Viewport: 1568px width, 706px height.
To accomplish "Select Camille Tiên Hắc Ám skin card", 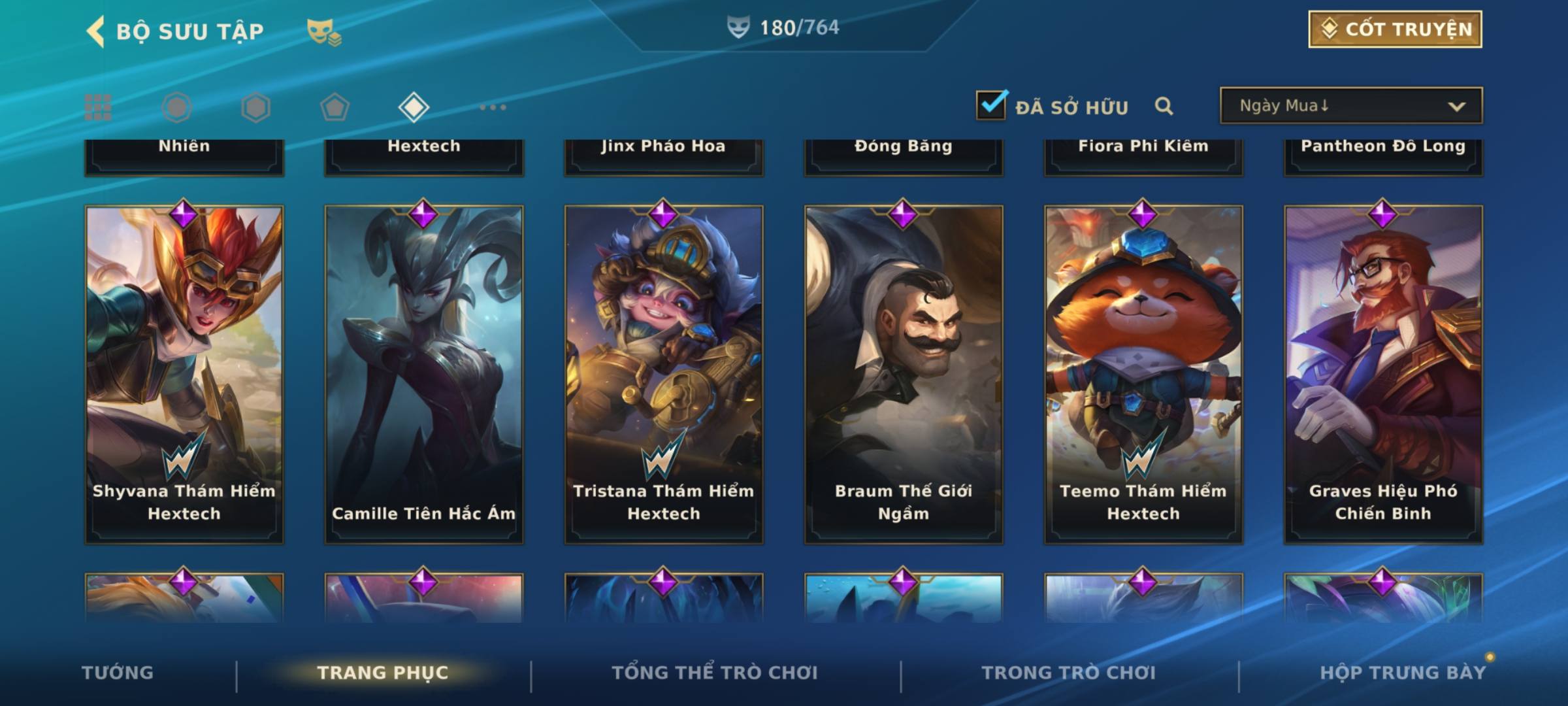I will tap(424, 374).
